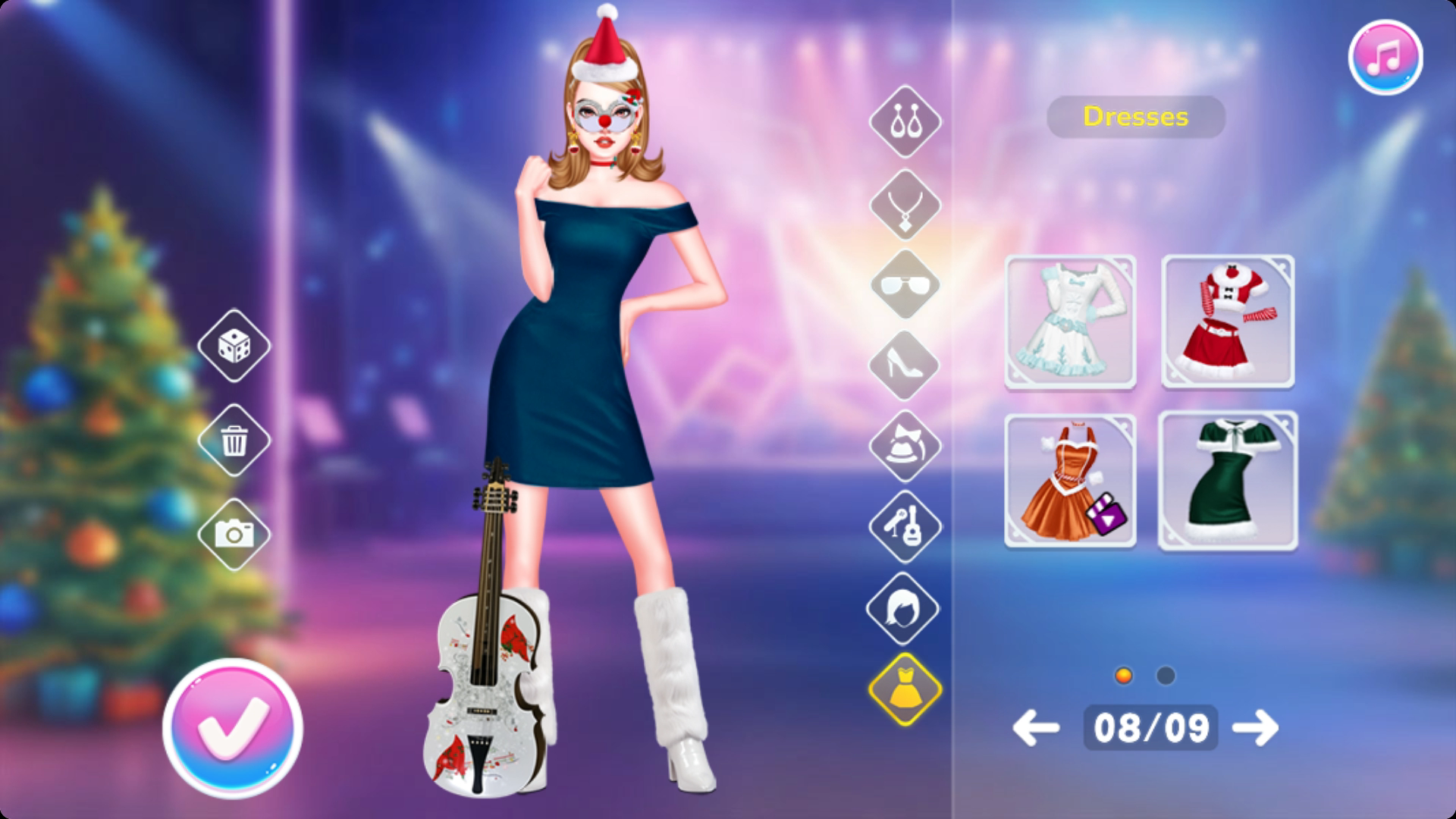This screenshot has width=1456, height=819.
Task: Open the microphone and guitar category
Action: pyautogui.click(x=905, y=526)
